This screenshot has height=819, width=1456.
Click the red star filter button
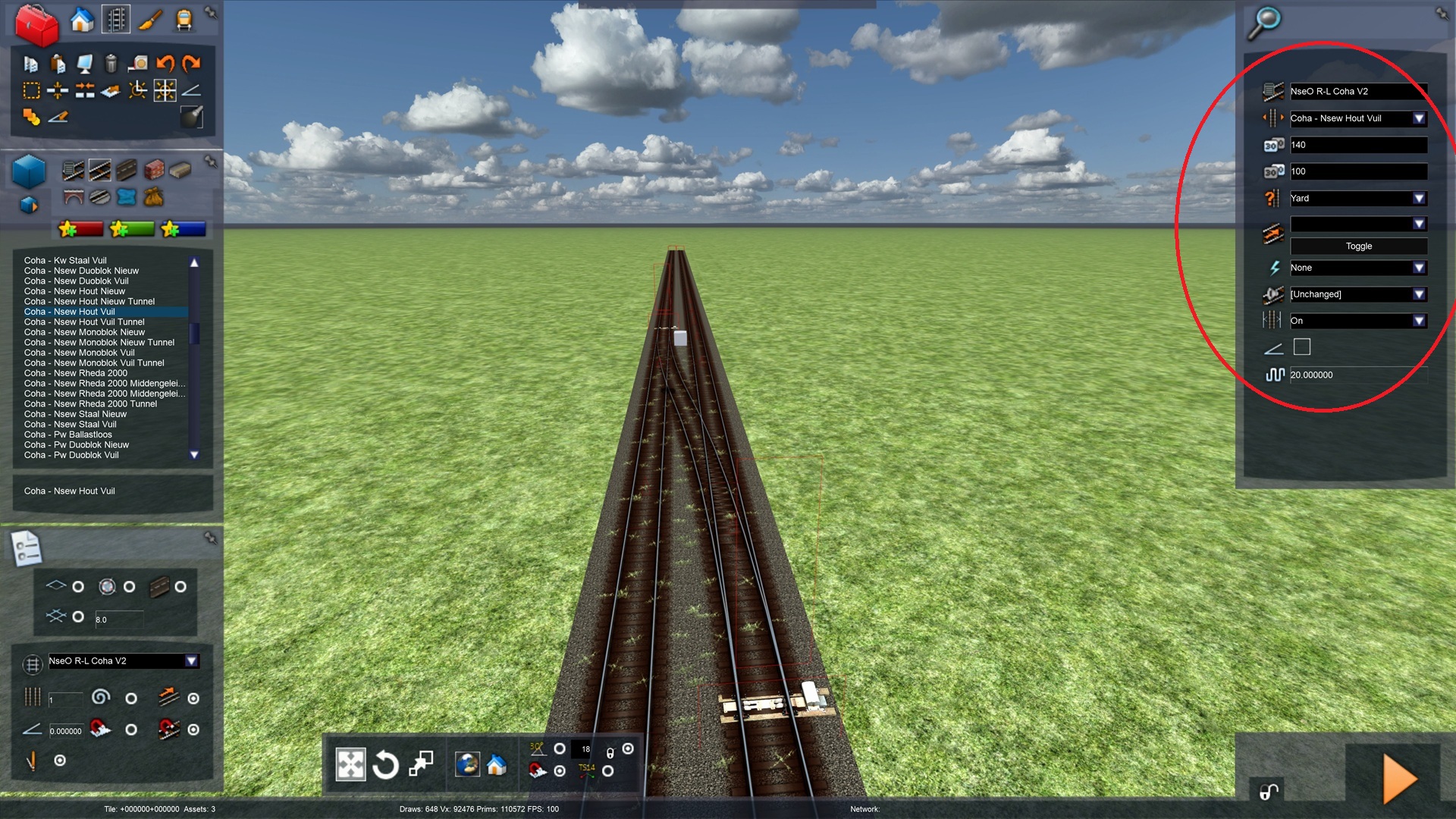click(x=80, y=228)
